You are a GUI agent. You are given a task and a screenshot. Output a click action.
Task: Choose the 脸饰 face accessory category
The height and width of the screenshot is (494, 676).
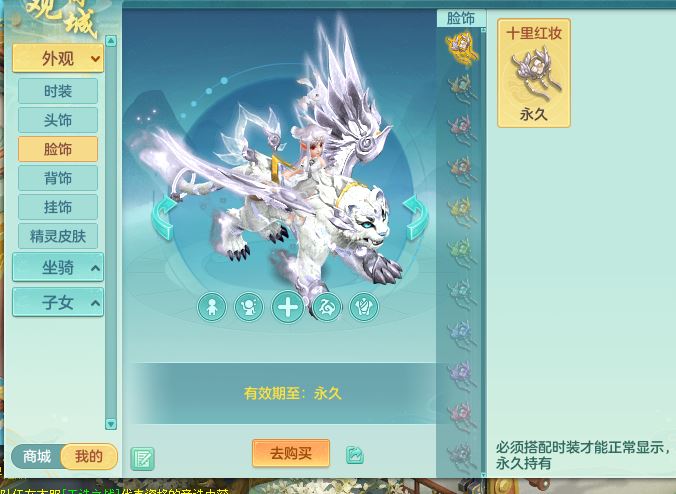click(58, 149)
